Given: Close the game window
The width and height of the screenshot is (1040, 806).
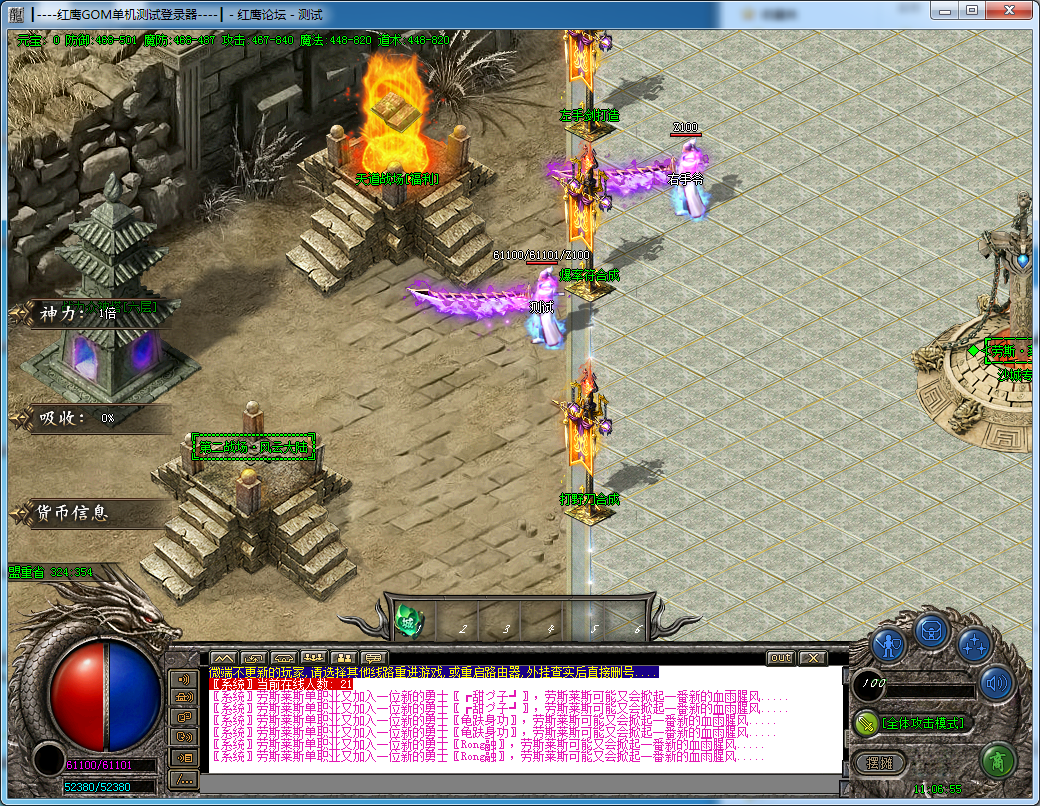Looking at the screenshot, I should coord(1009,10).
